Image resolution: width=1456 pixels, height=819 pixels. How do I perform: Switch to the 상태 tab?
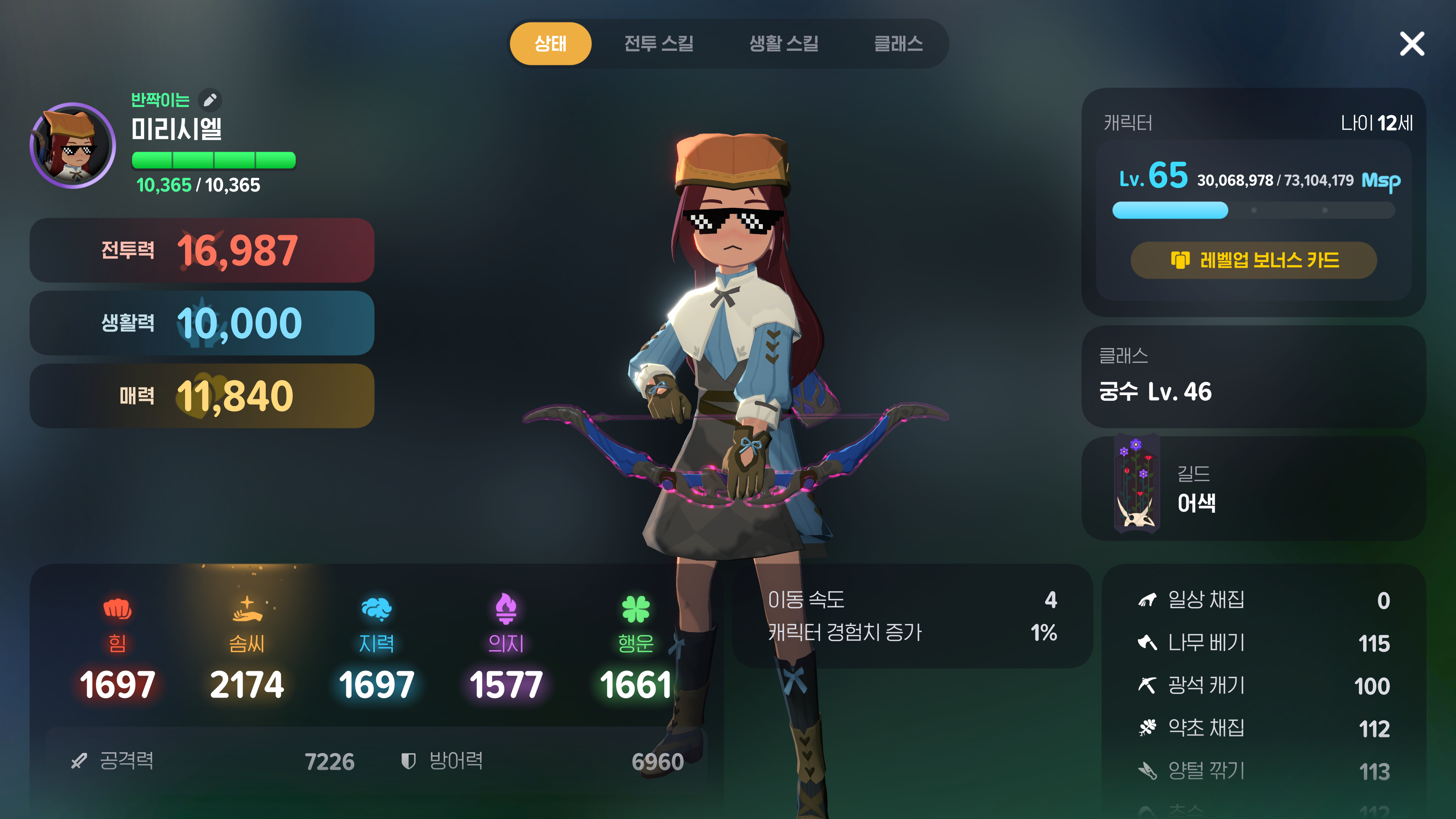click(550, 44)
